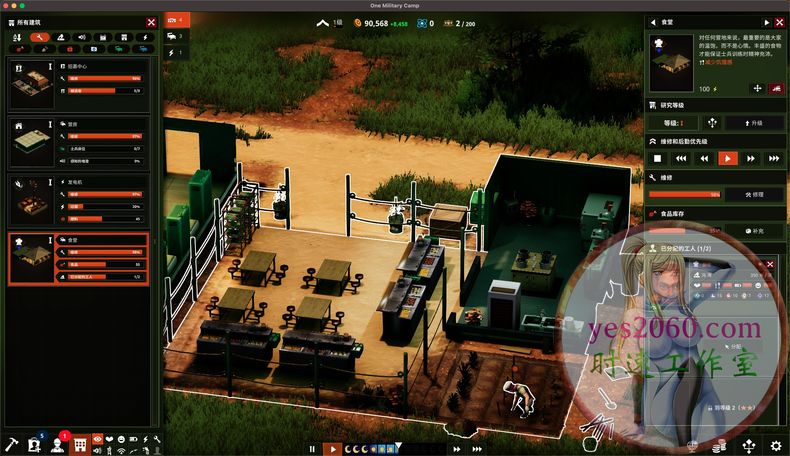This screenshot has width=790, height=456.
Task: Click the repair button beside maintenance bar
Action: point(754,194)
